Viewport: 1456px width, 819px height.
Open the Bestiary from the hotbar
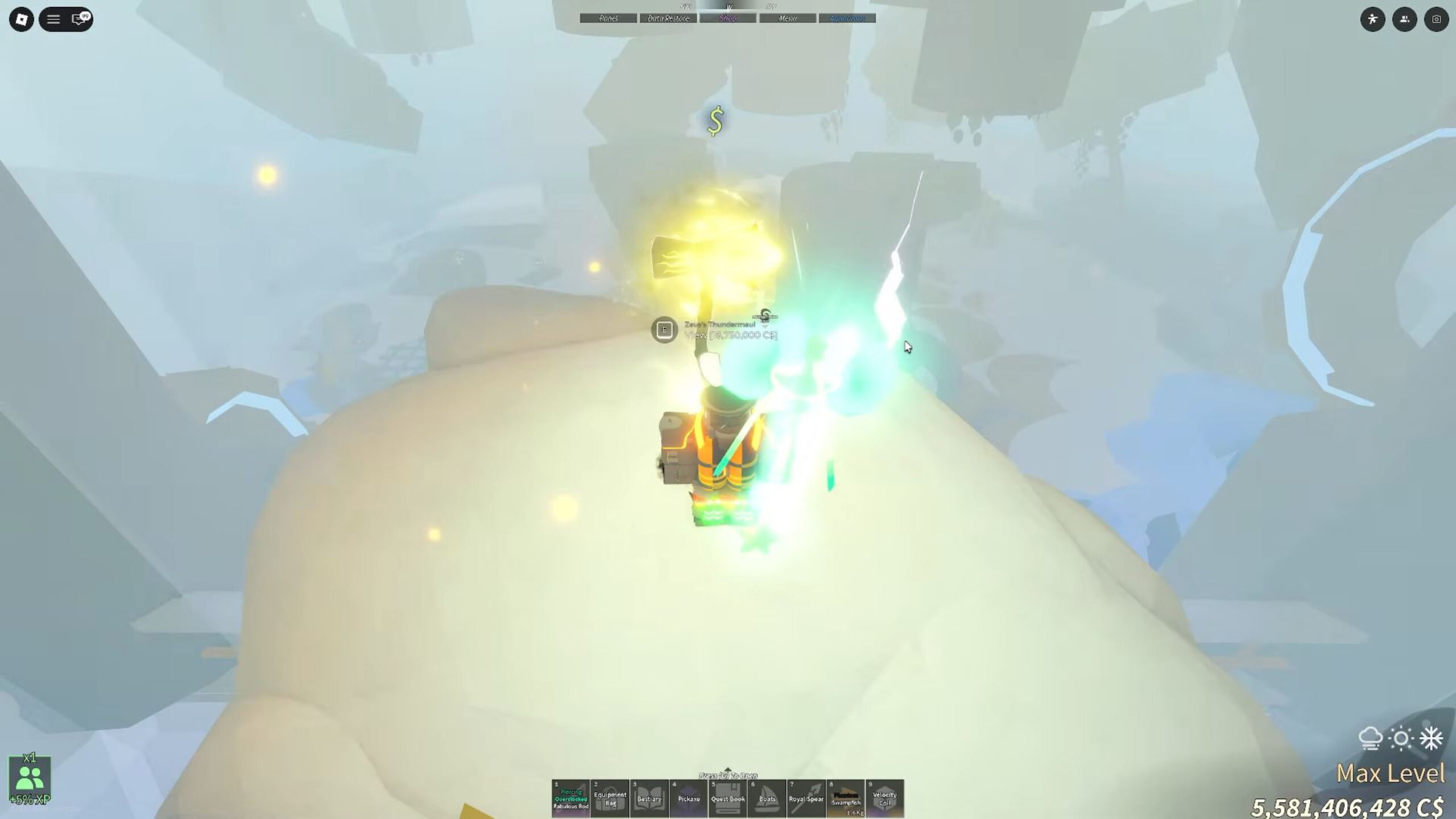(x=649, y=798)
